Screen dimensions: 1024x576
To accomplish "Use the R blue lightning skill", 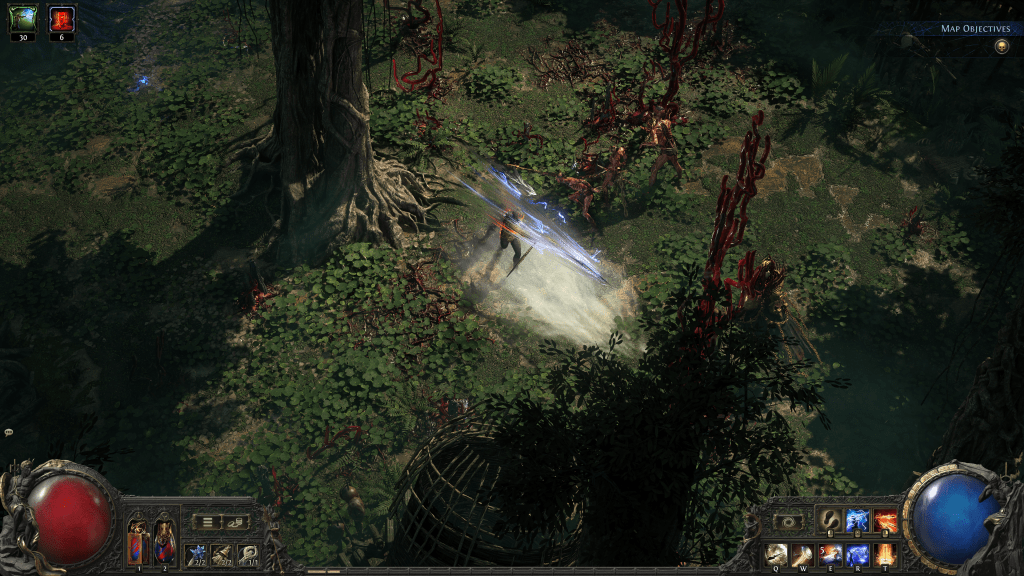I will 858,553.
